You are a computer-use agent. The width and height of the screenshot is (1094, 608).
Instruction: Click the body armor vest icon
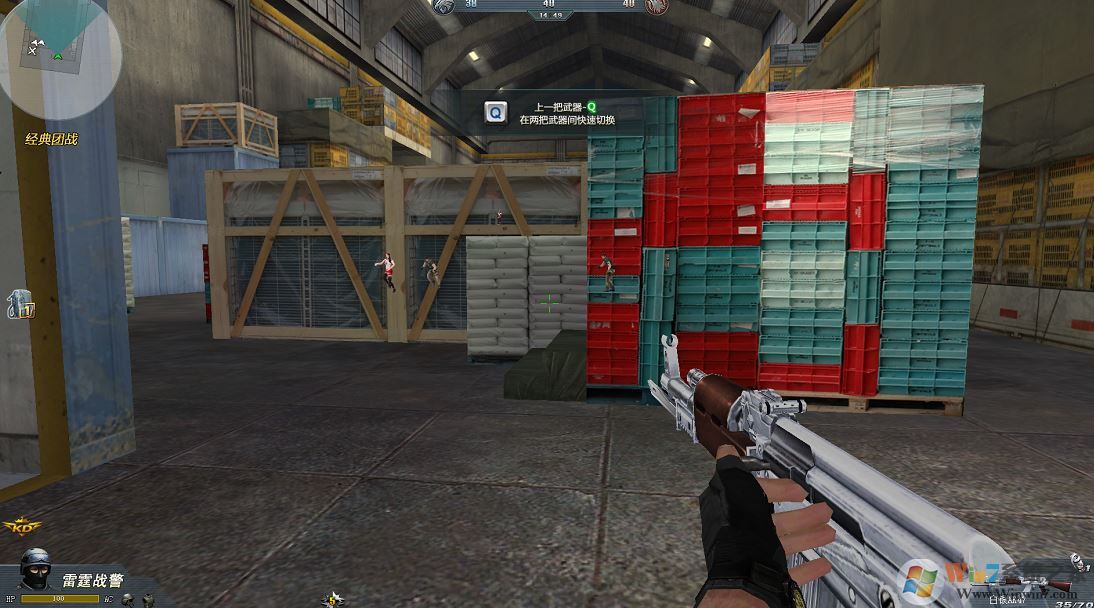[x=147, y=599]
